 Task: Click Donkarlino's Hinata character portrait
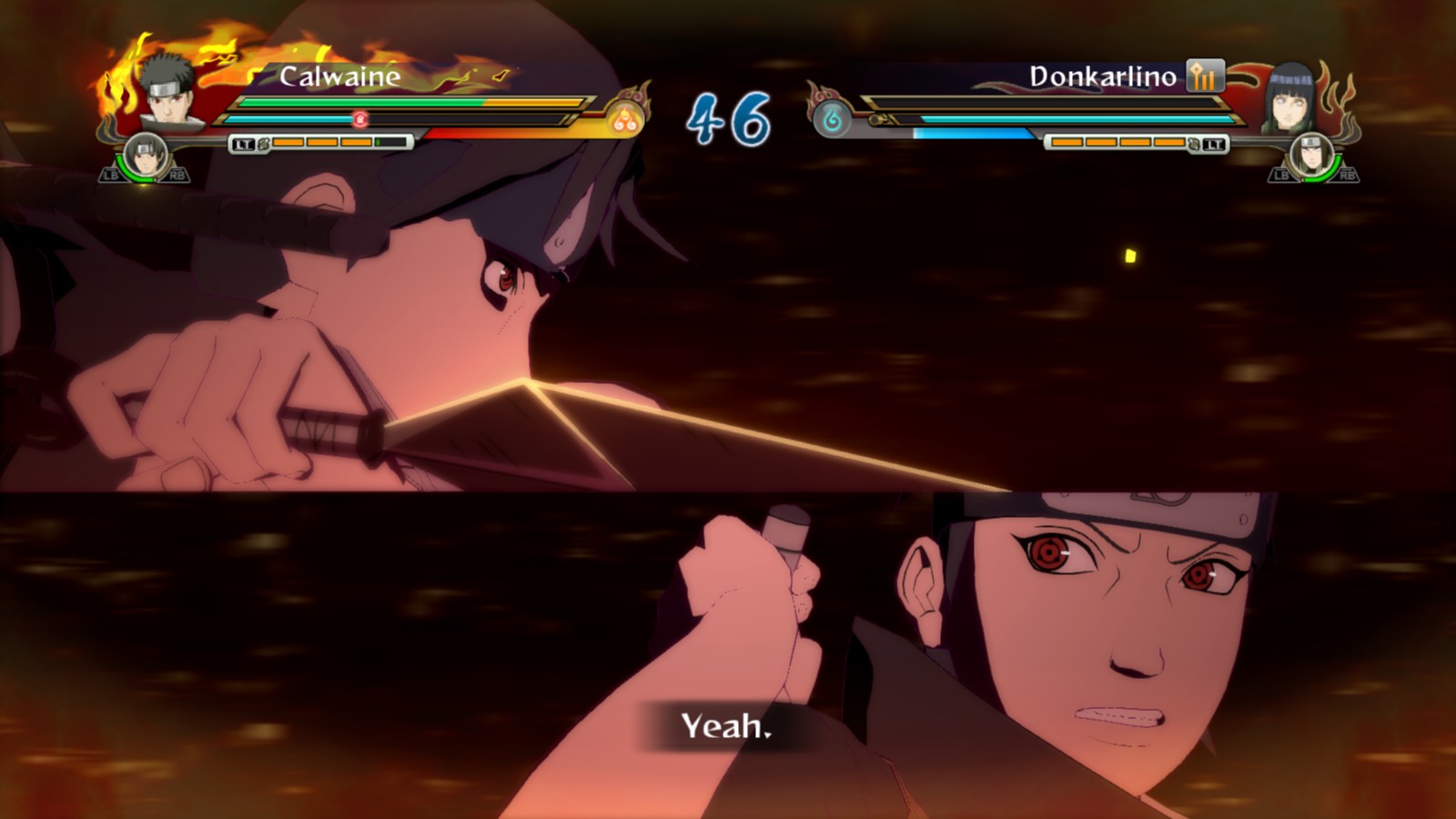1290,98
